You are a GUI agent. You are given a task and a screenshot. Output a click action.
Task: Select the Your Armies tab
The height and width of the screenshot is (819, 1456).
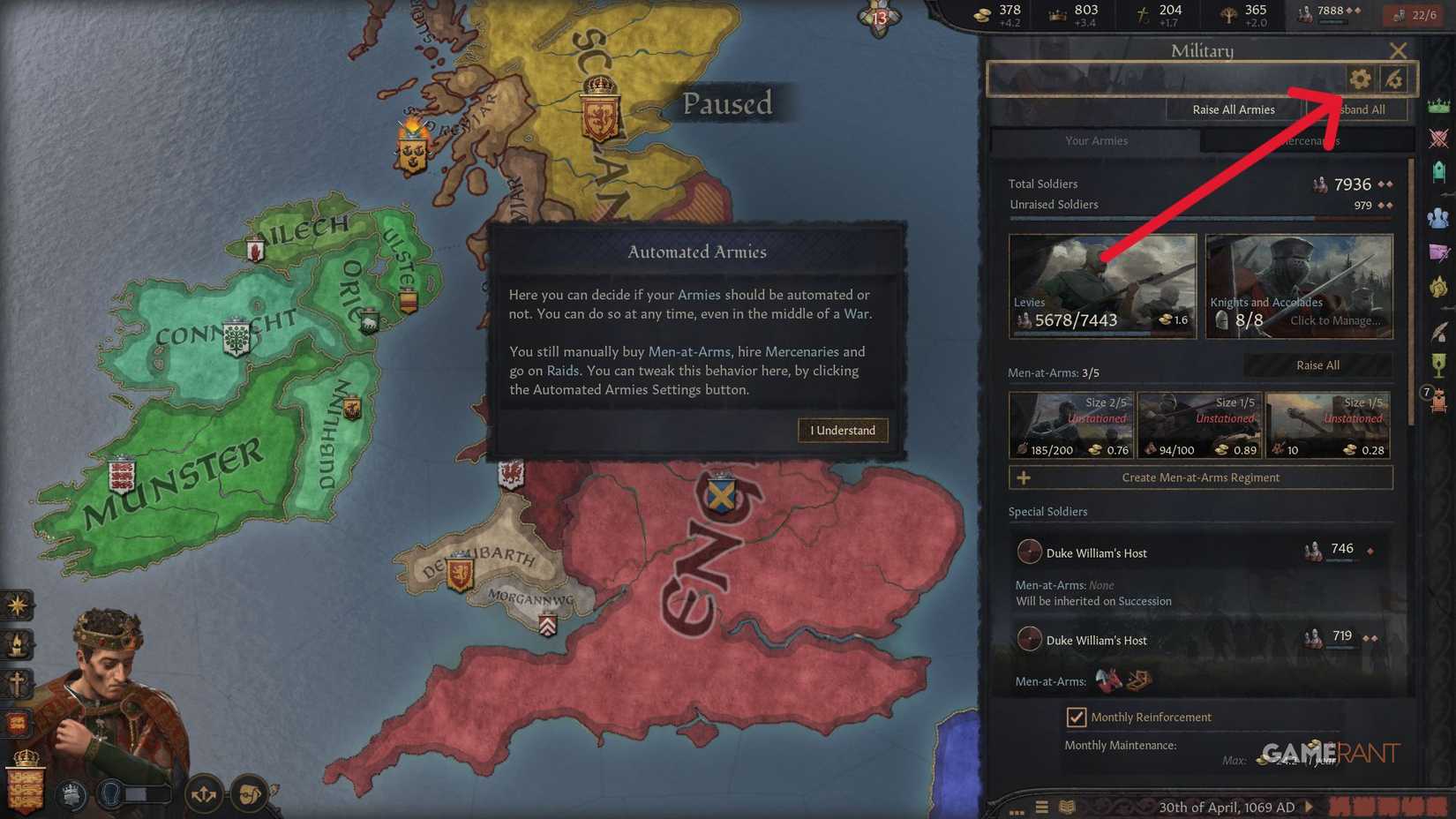coord(1097,140)
